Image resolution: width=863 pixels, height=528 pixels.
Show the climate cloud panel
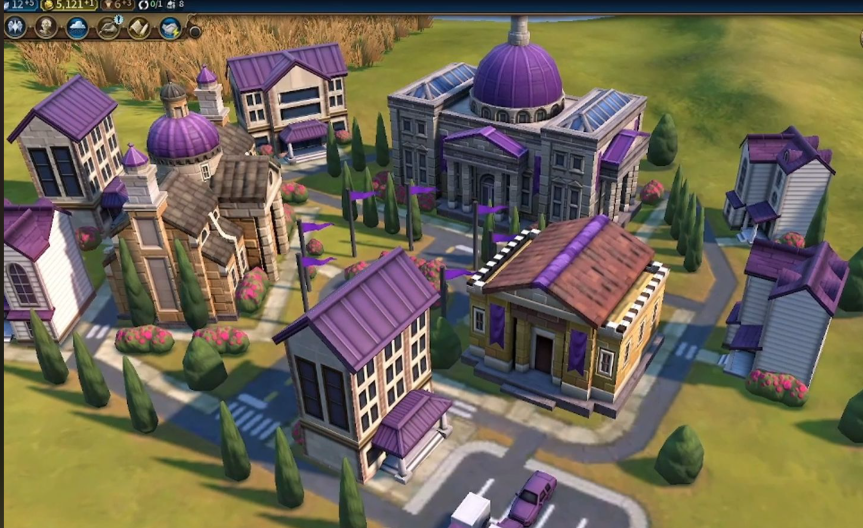point(77,27)
